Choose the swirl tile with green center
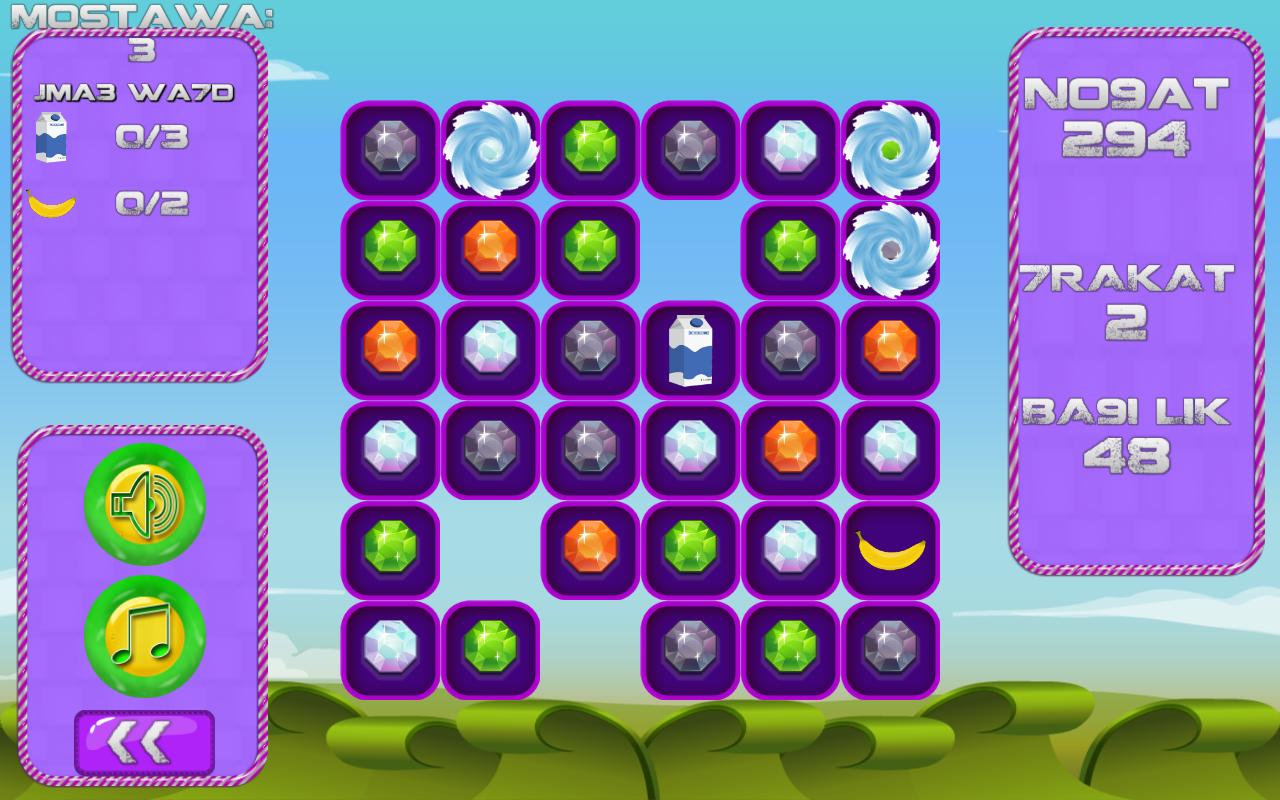This screenshot has height=800, width=1280. 890,150
